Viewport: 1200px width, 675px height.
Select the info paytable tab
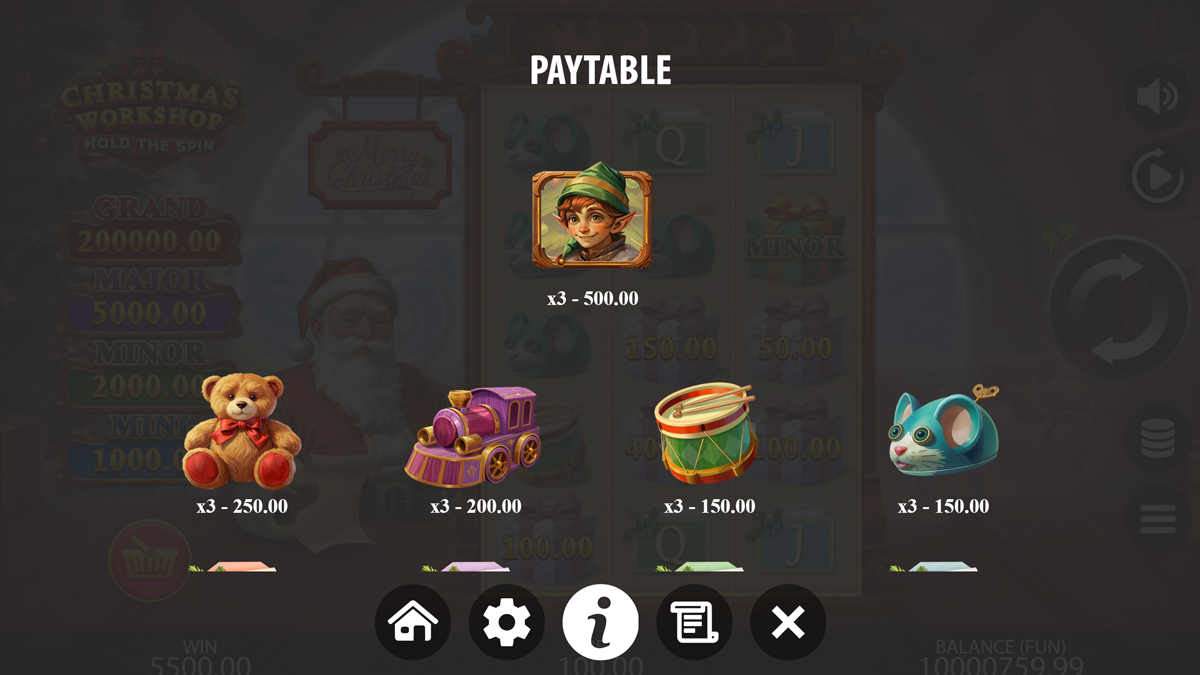[x=600, y=622]
